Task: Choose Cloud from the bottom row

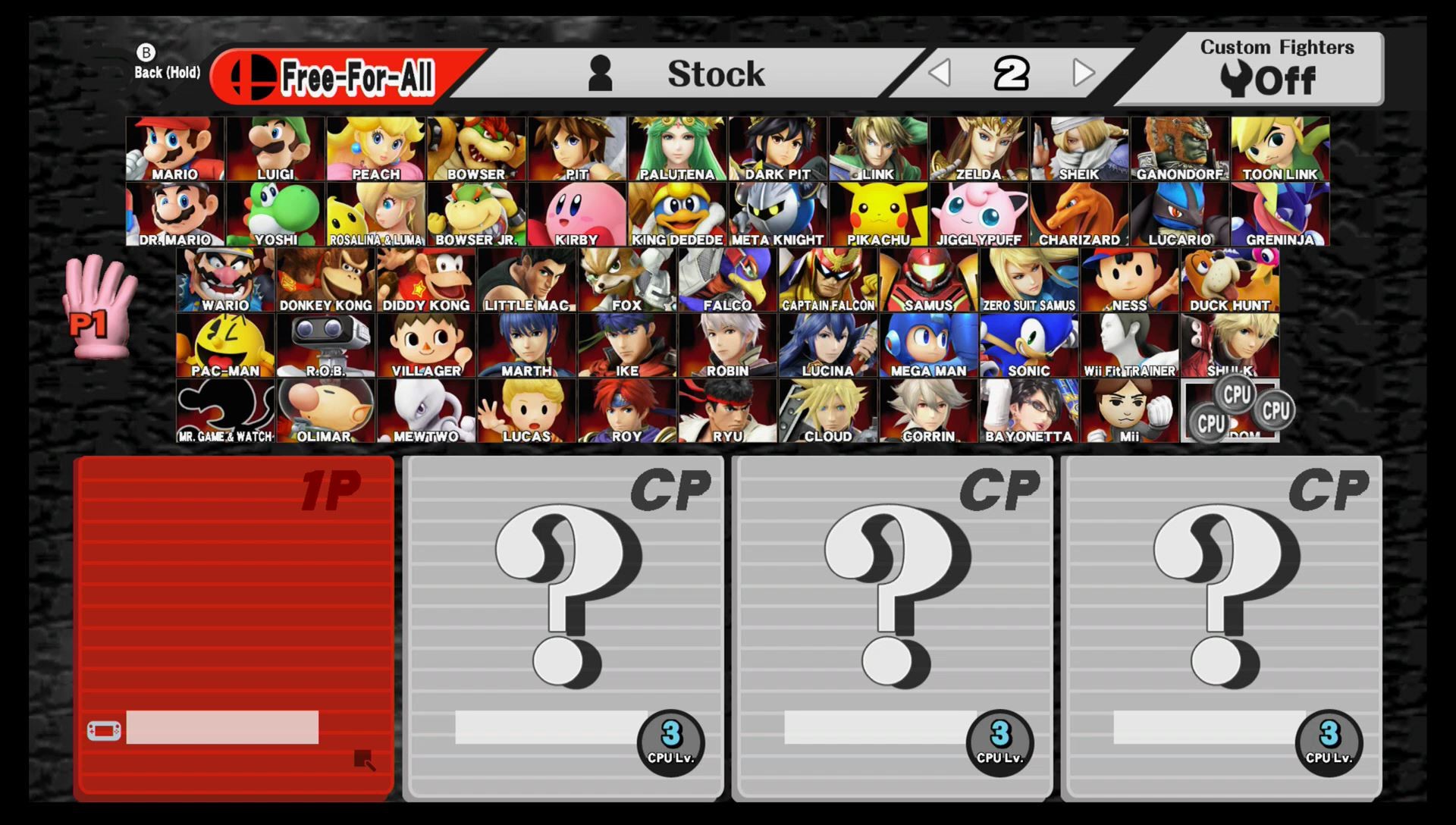Action: (827, 409)
